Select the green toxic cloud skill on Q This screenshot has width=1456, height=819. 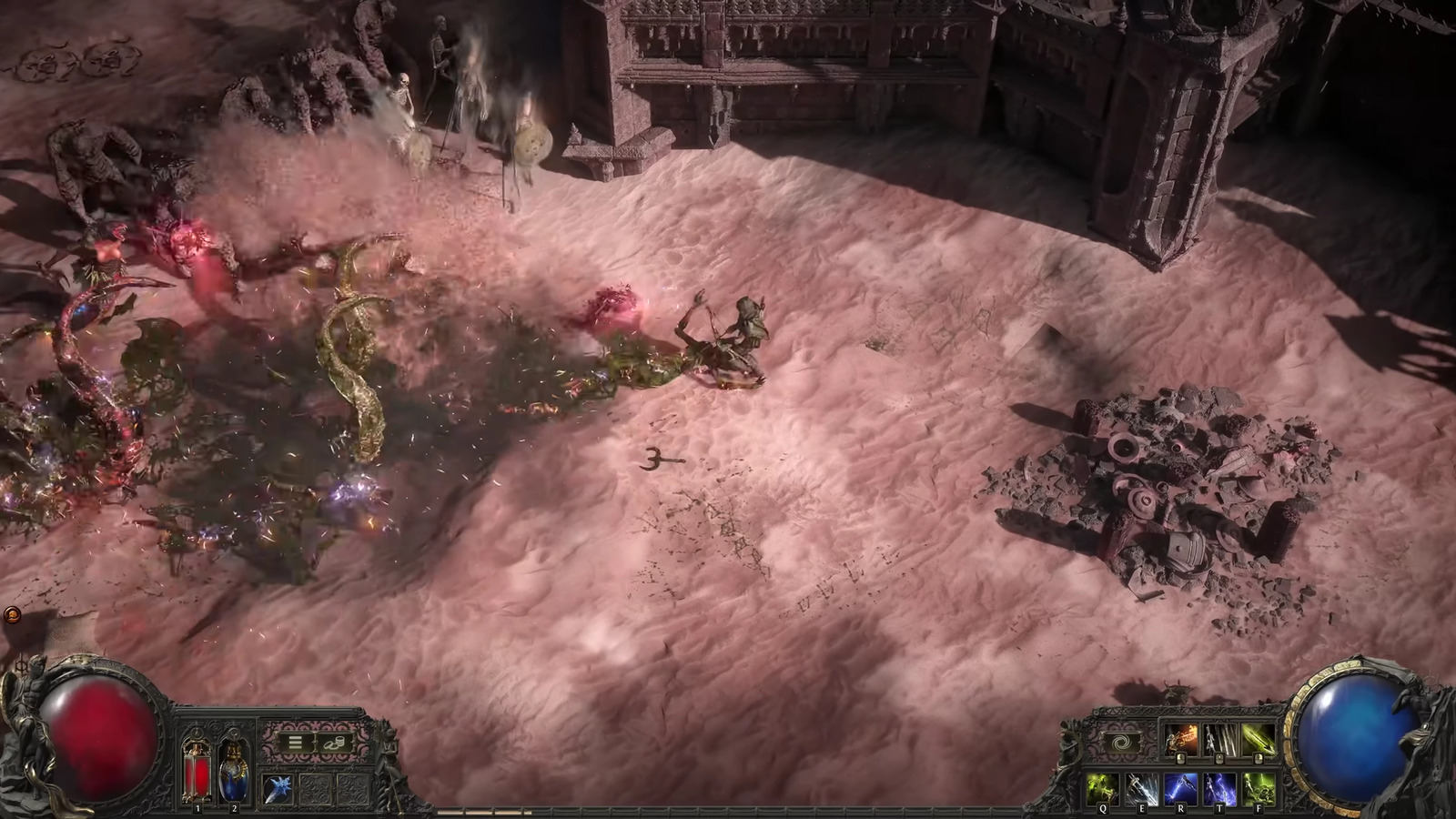pos(1104,788)
